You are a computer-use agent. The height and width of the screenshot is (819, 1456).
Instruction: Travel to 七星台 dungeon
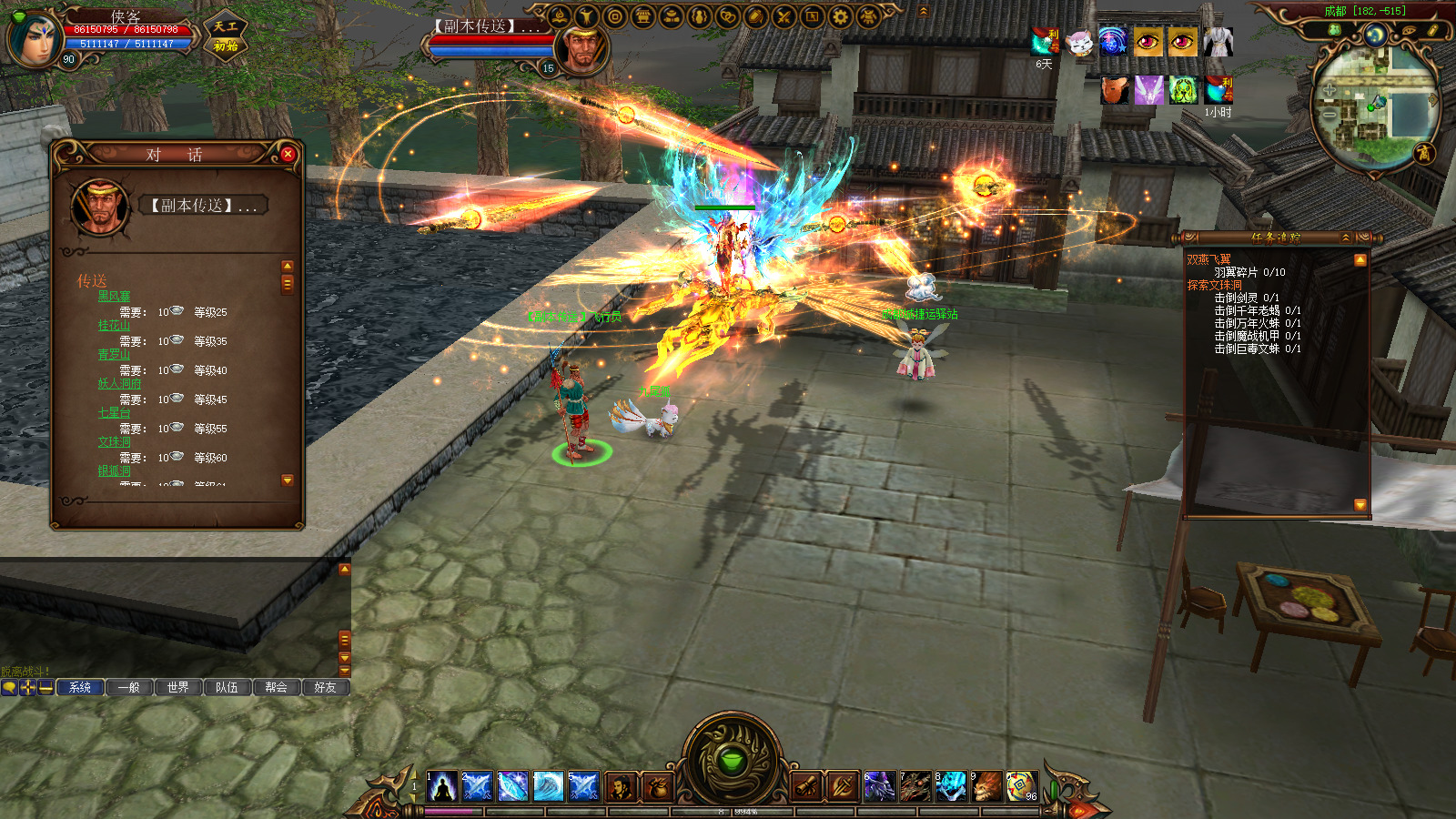coord(115,413)
